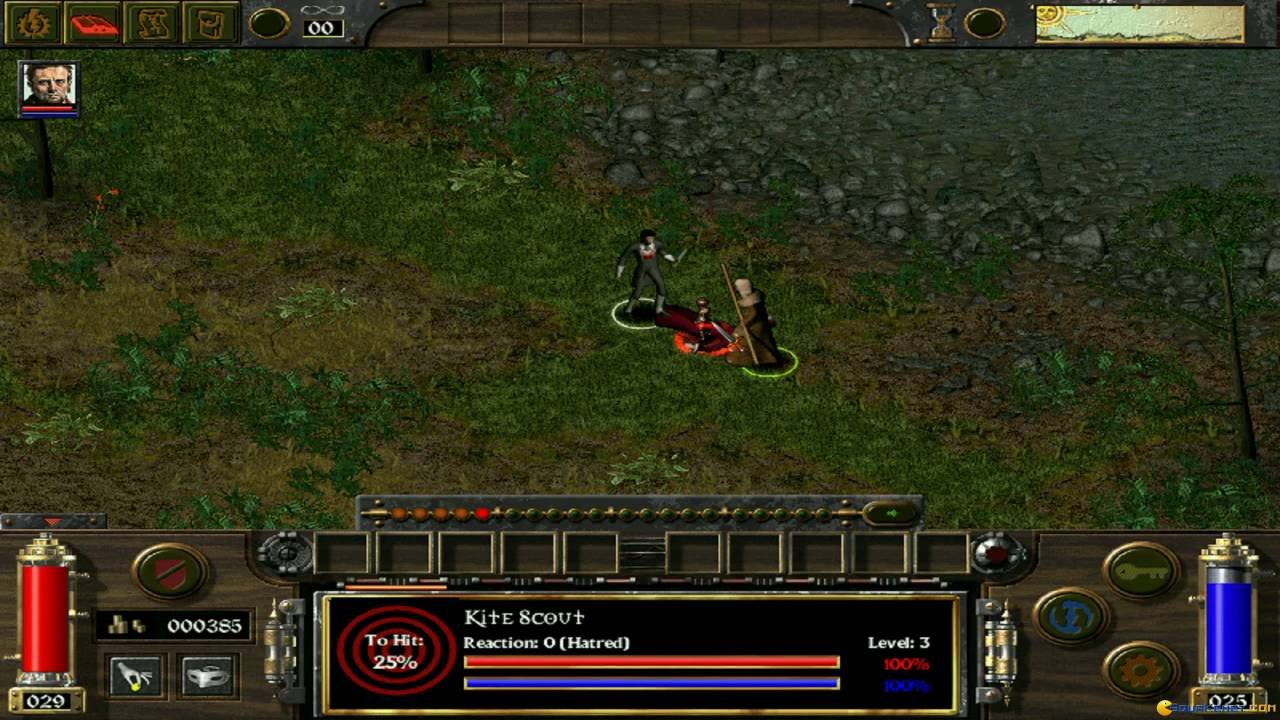1280x720 pixels.
Task: Open the inventory backpack icon
Action: pyautogui.click(x=212, y=23)
